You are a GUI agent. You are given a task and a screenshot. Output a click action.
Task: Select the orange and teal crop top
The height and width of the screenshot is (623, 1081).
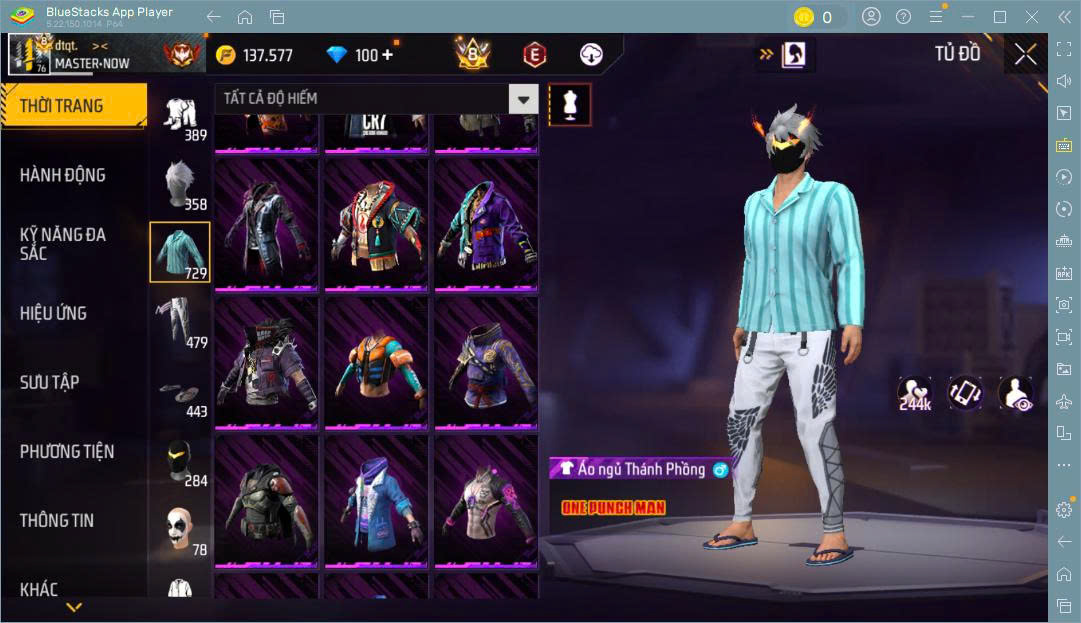[x=375, y=363]
